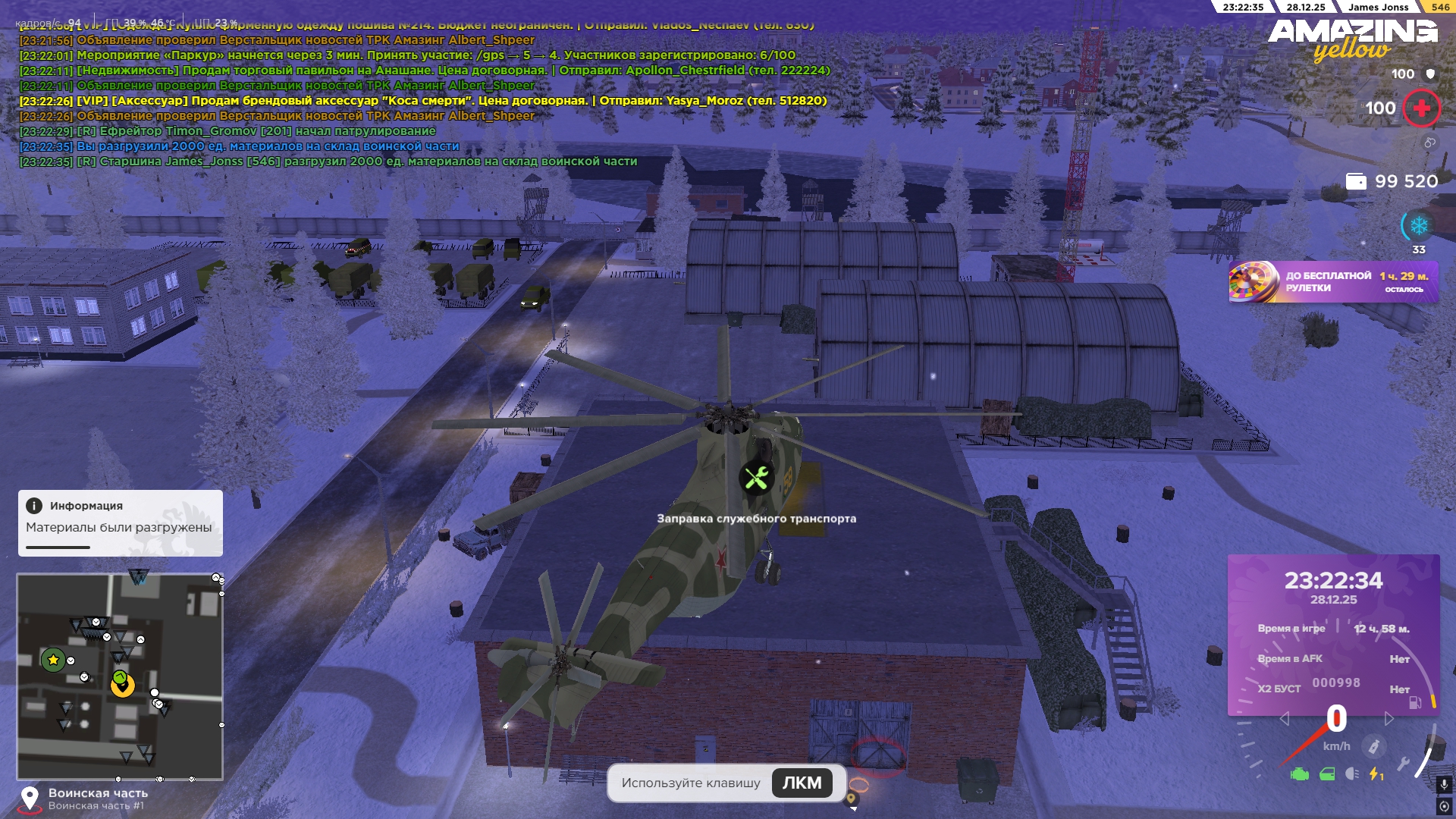
Task: Click the red health cross icon
Action: pyautogui.click(x=1422, y=108)
